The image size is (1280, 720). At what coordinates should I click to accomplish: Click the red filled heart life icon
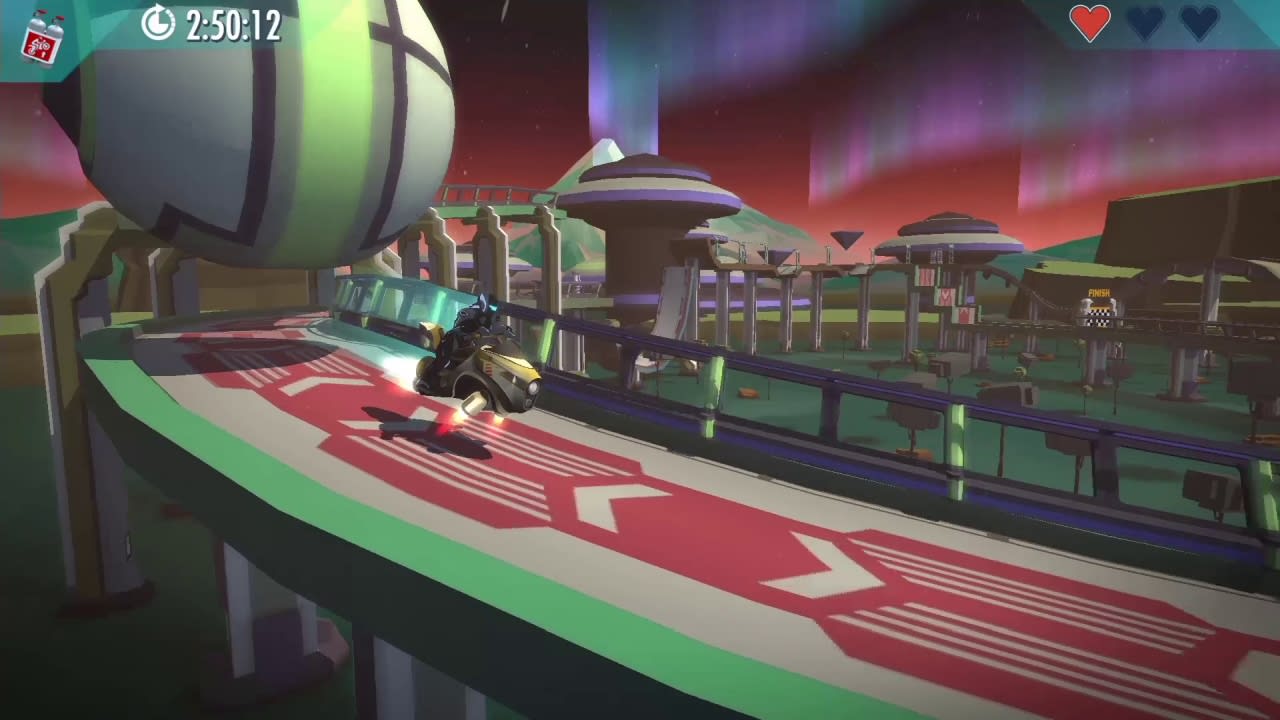[1090, 25]
